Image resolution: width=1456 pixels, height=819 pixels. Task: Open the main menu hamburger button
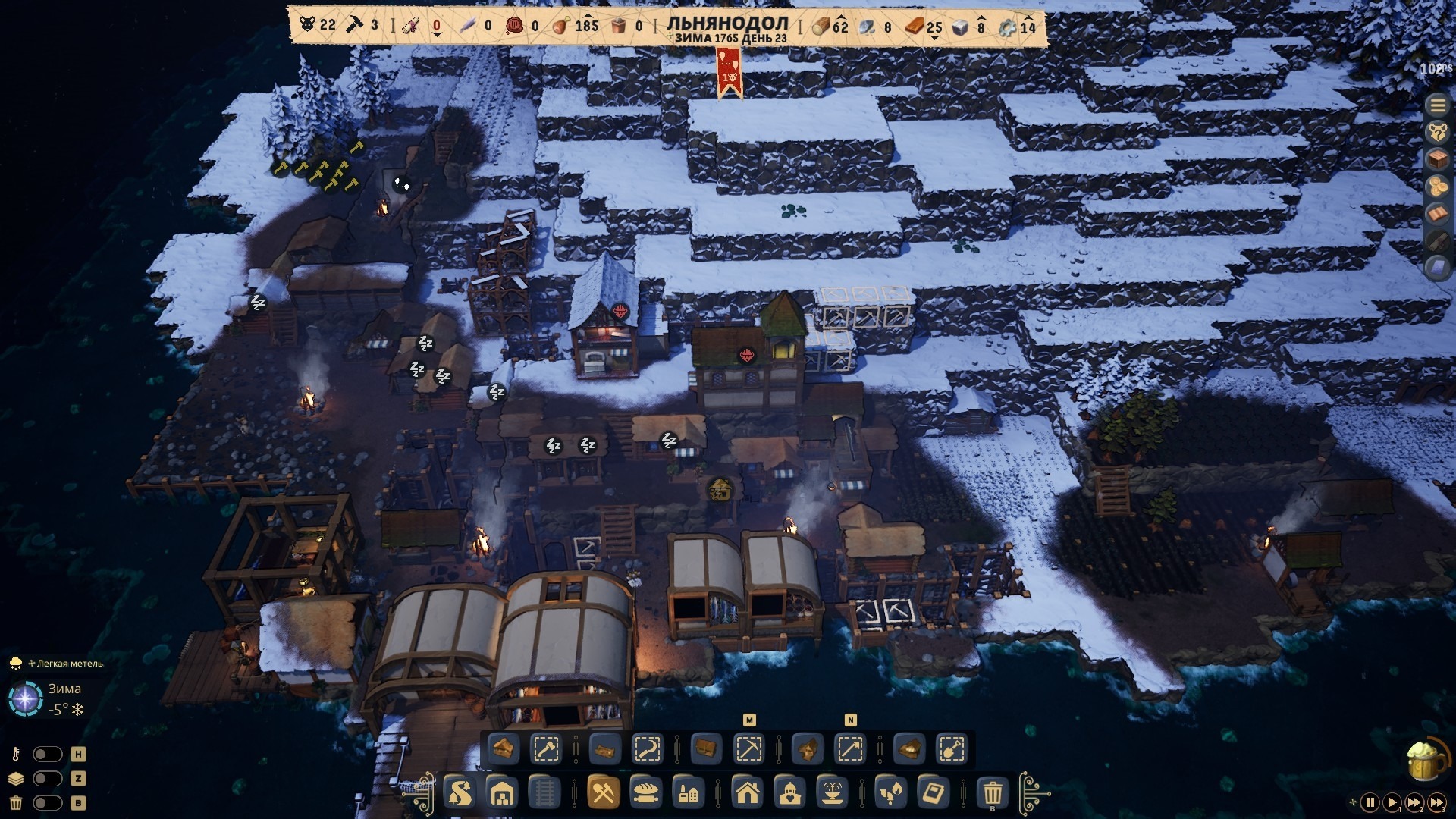(x=1437, y=105)
